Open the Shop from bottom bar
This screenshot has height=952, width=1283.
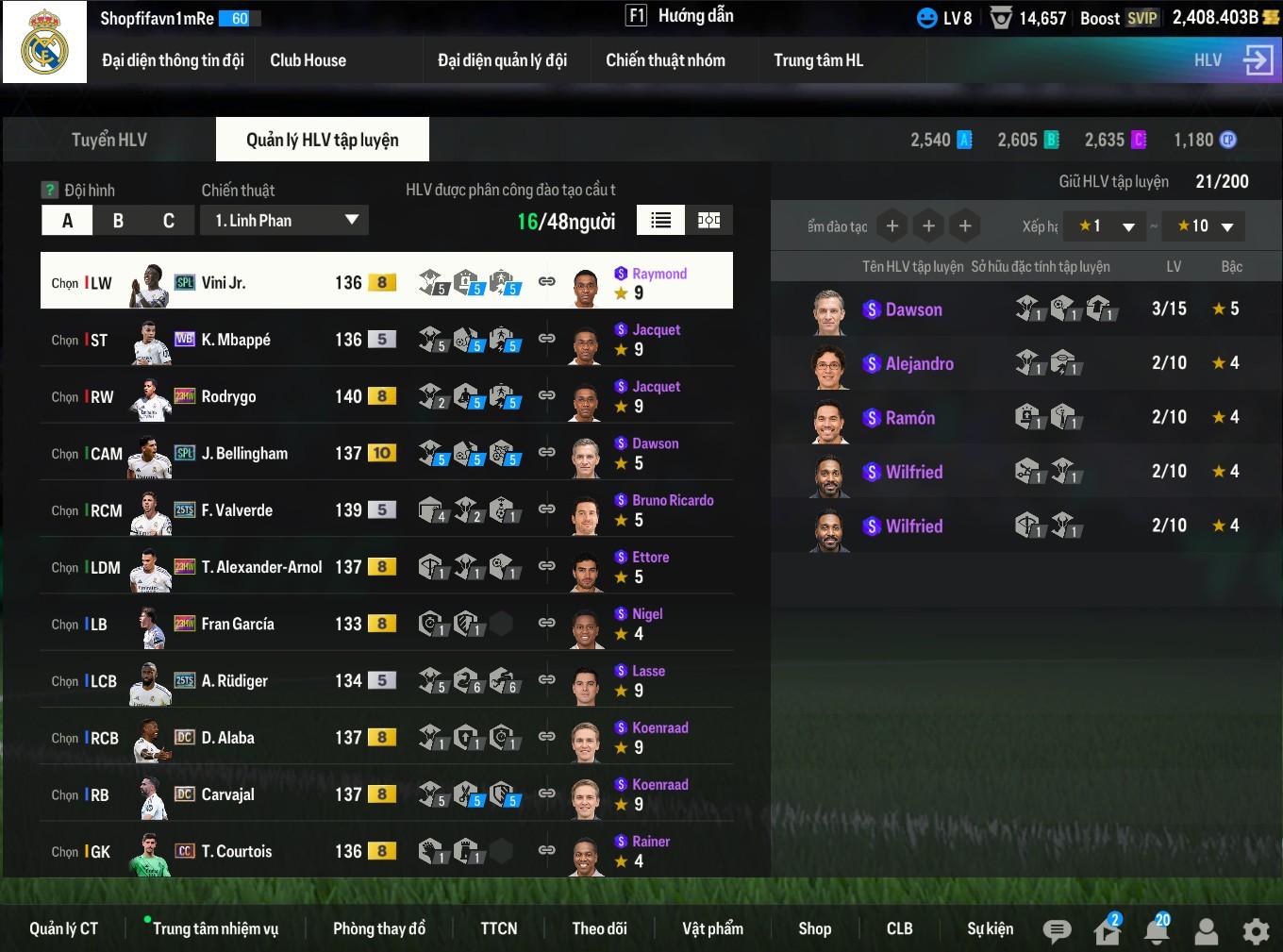tap(814, 928)
